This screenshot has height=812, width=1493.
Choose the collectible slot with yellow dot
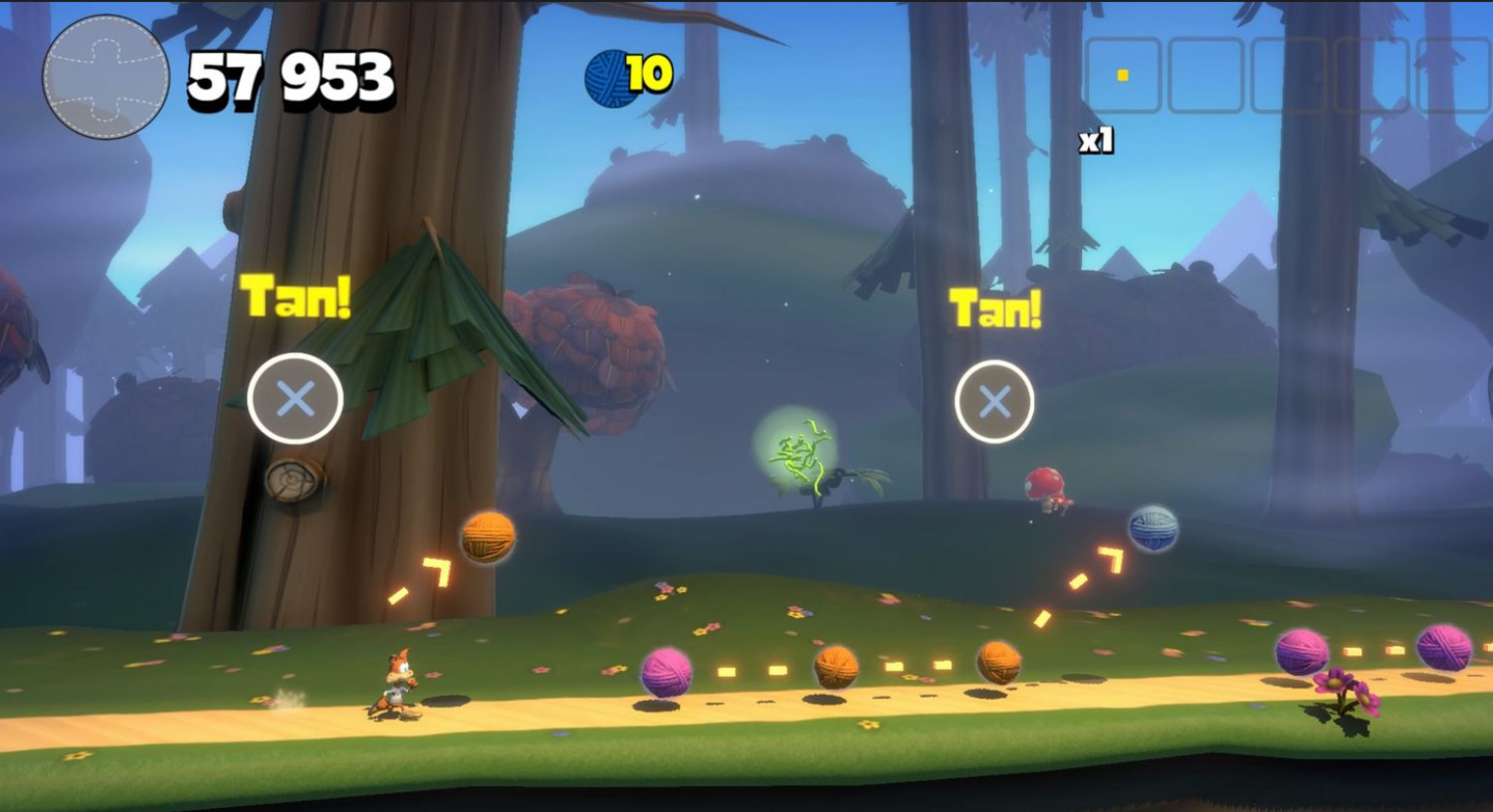click(x=1123, y=76)
